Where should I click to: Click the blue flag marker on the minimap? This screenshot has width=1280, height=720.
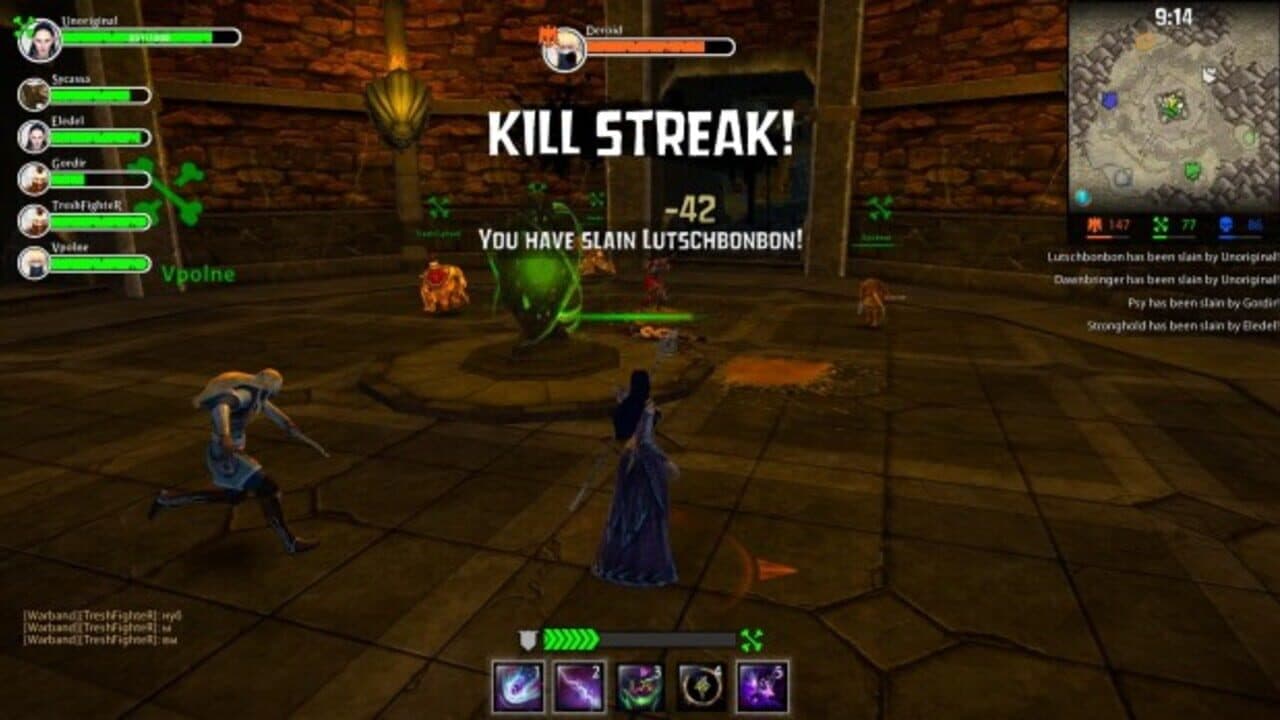tap(1108, 100)
